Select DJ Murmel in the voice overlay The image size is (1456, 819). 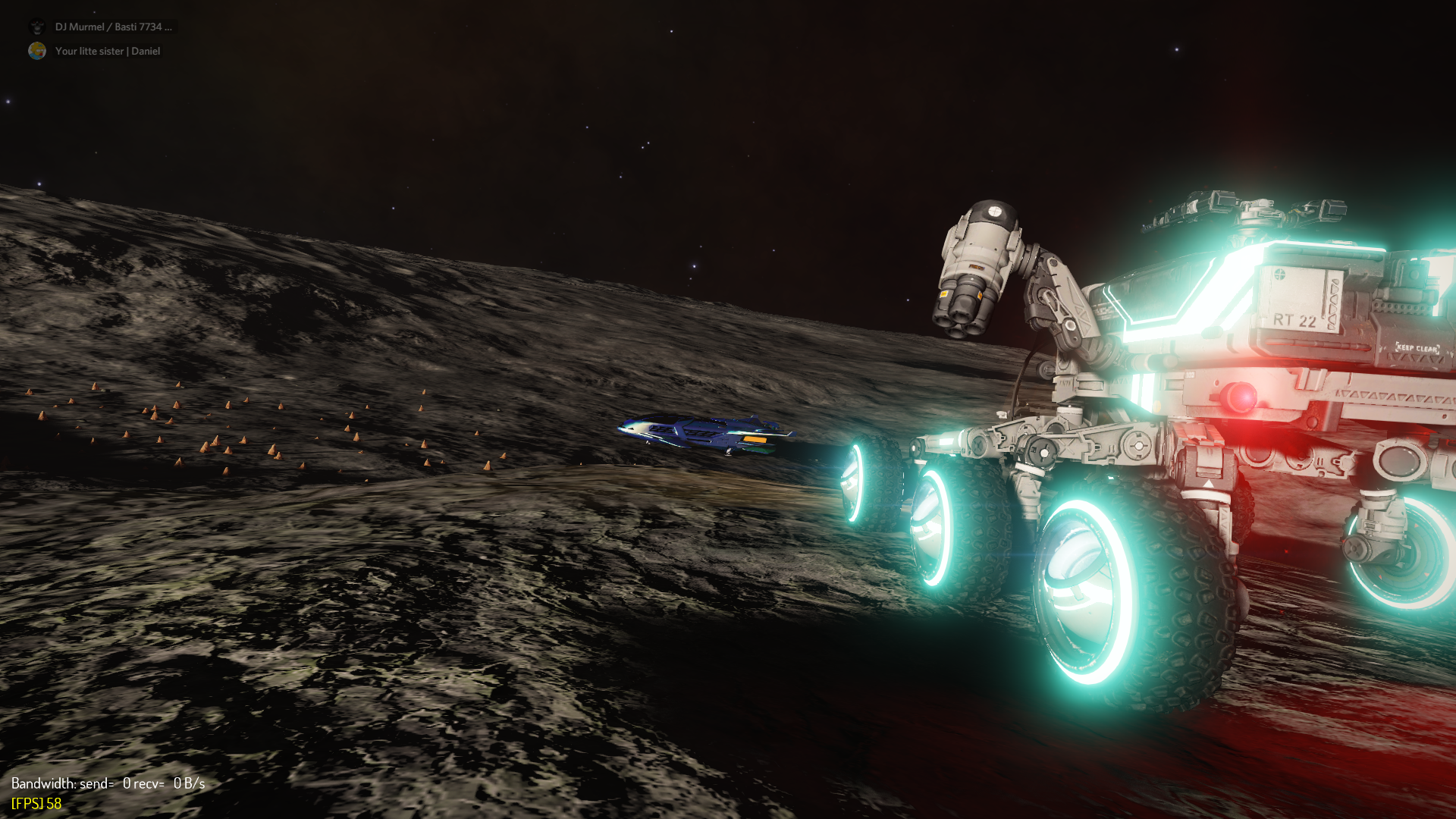coord(112,27)
